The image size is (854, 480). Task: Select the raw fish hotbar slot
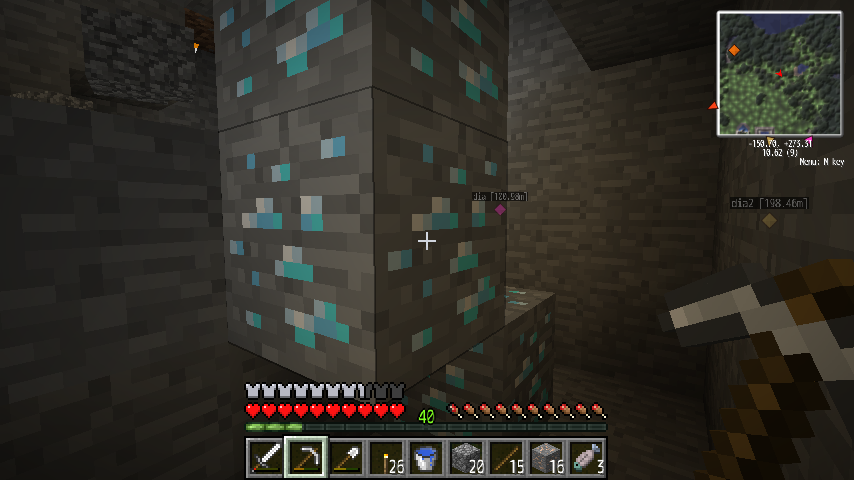coord(585,458)
